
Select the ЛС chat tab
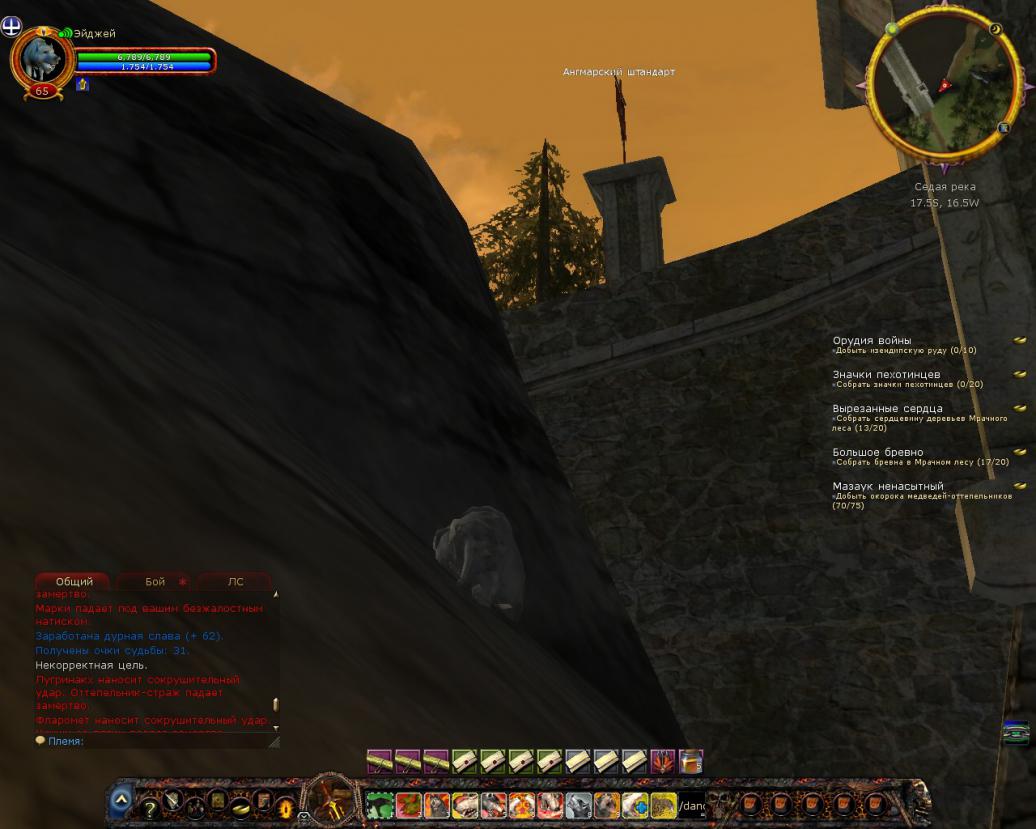coord(235,581)
